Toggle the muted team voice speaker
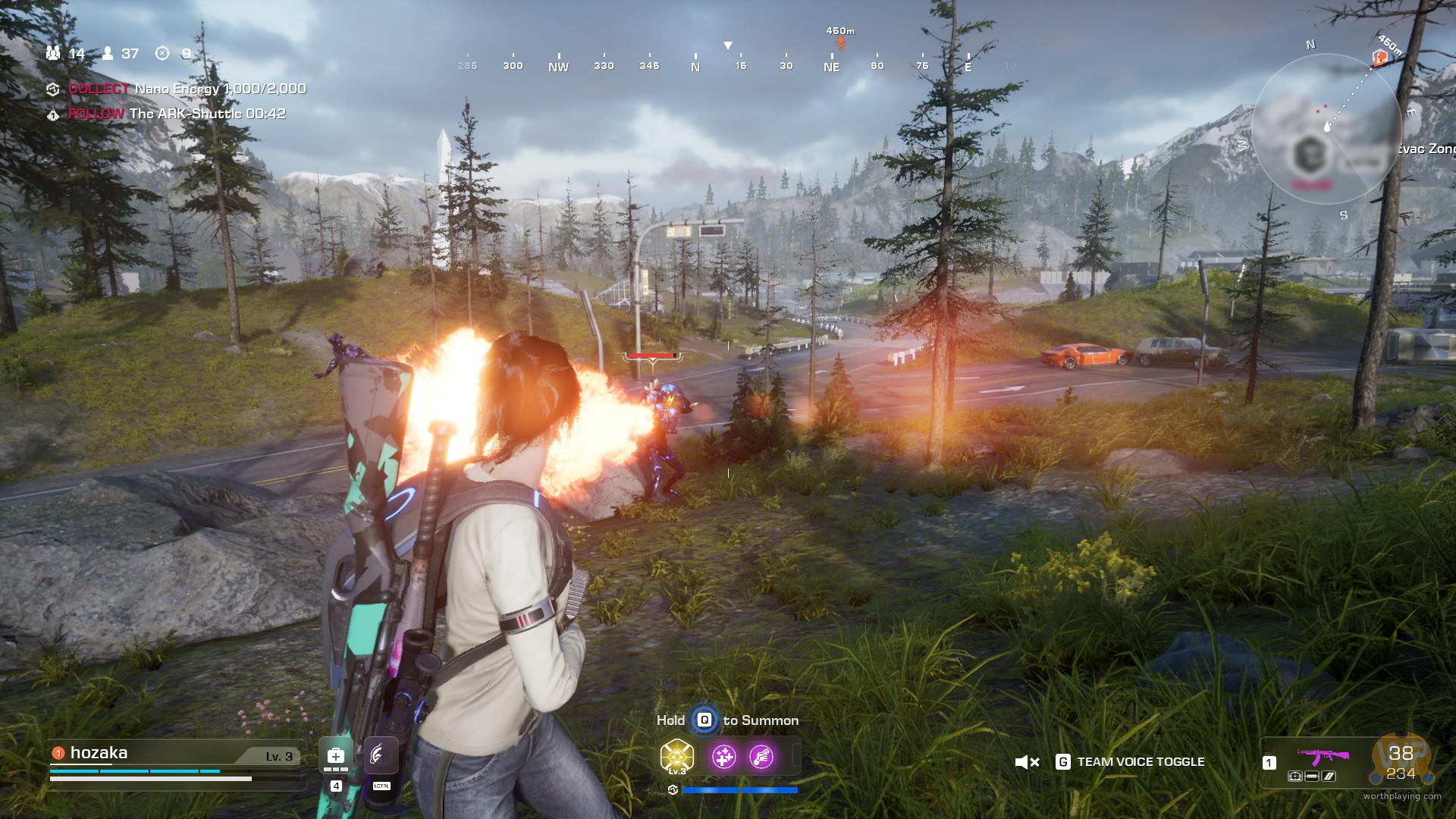The image size is (1456, 819). click(1027, 762)
